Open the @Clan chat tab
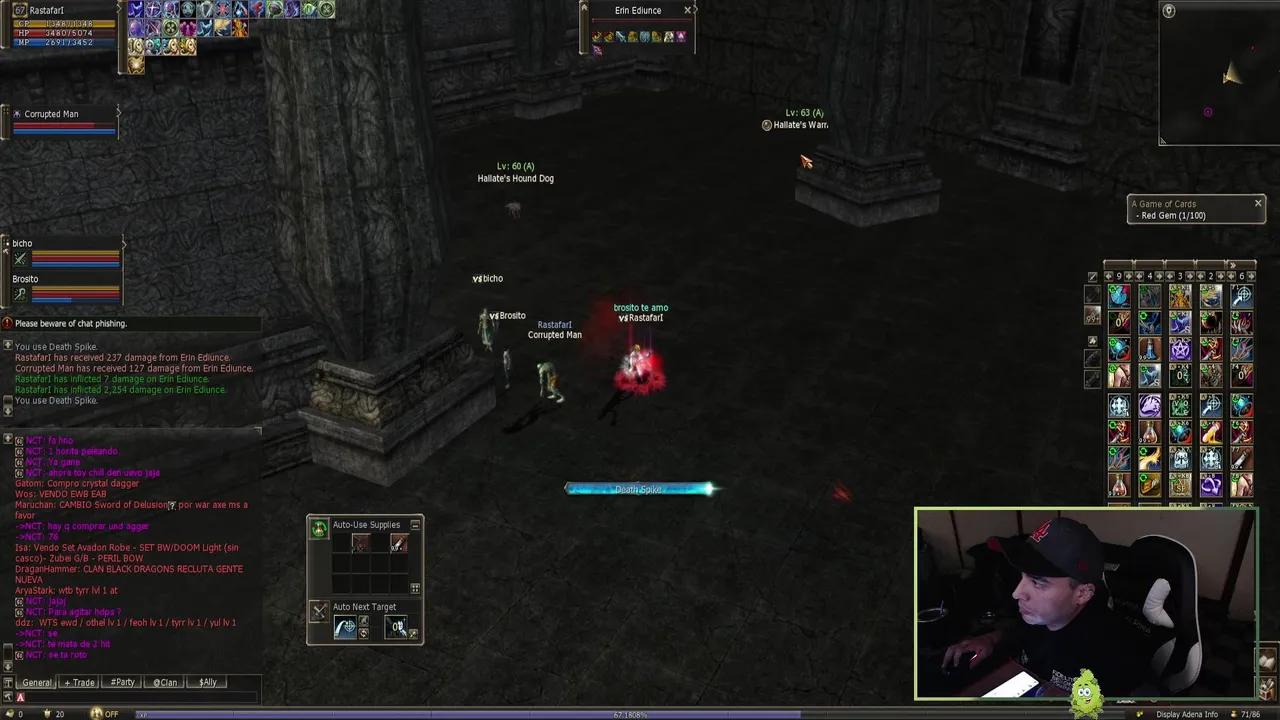Screen dimensions: 1280x720 [164, 682]
